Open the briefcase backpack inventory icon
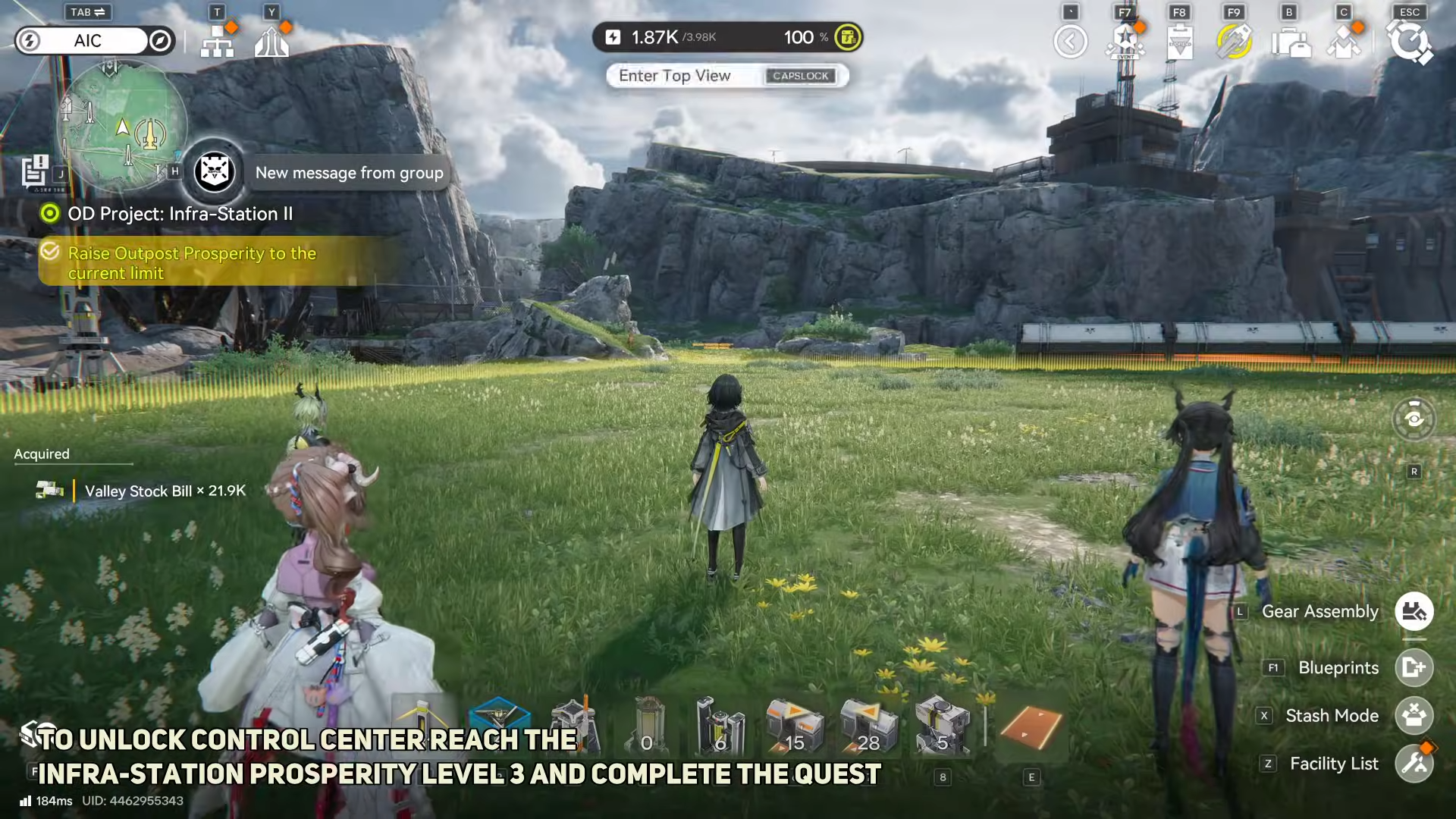Viewport: 1456px width, 819px height. click(x=1290, y=42)
